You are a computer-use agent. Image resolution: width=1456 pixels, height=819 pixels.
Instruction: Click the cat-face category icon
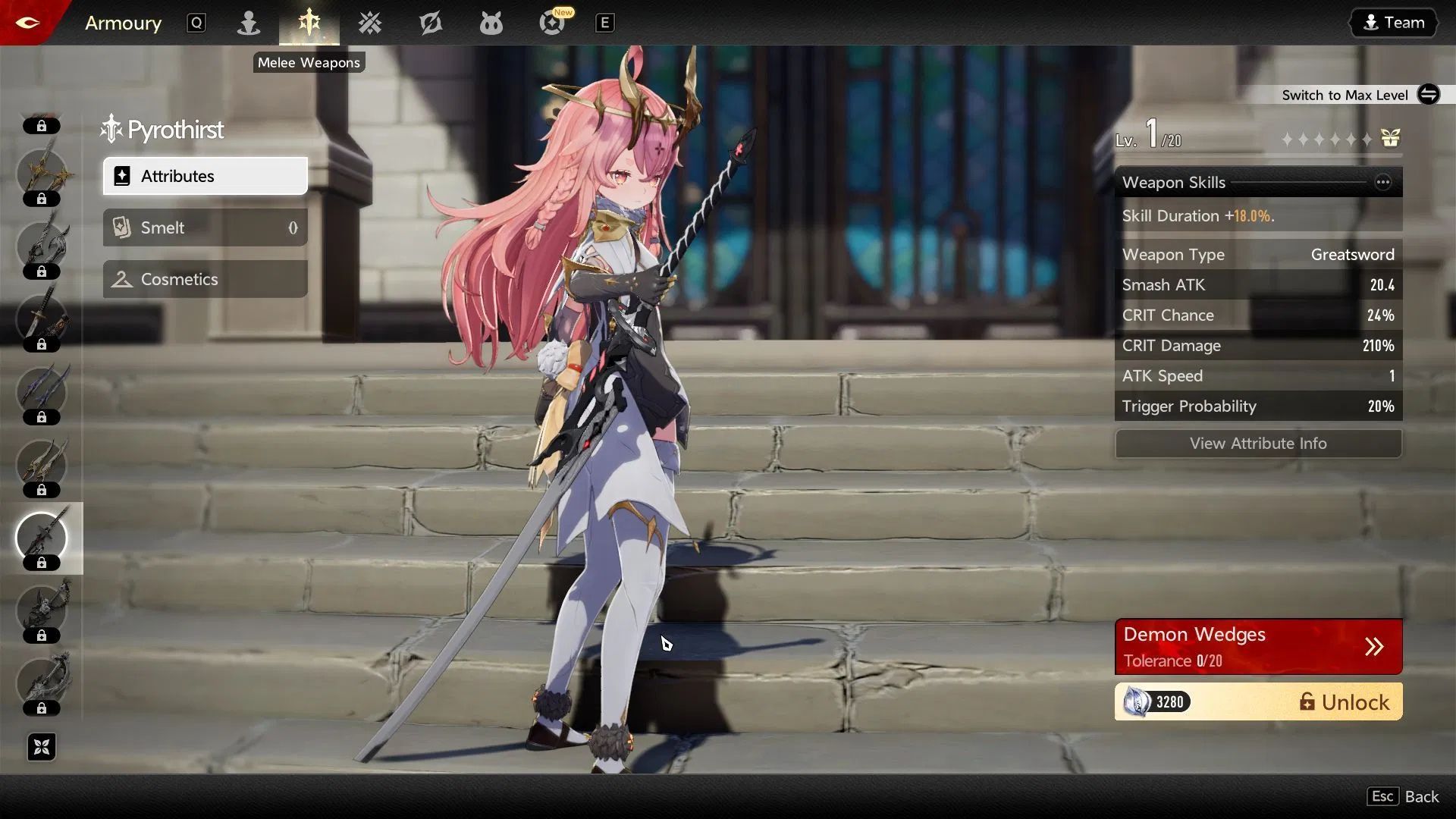point(491,23)
